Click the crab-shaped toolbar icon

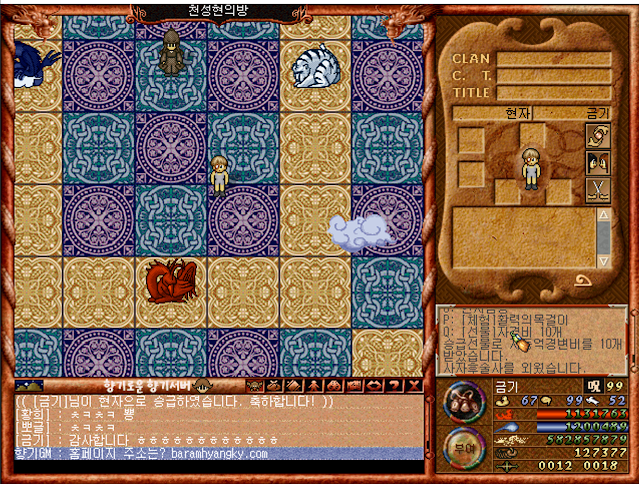[255, 385]
